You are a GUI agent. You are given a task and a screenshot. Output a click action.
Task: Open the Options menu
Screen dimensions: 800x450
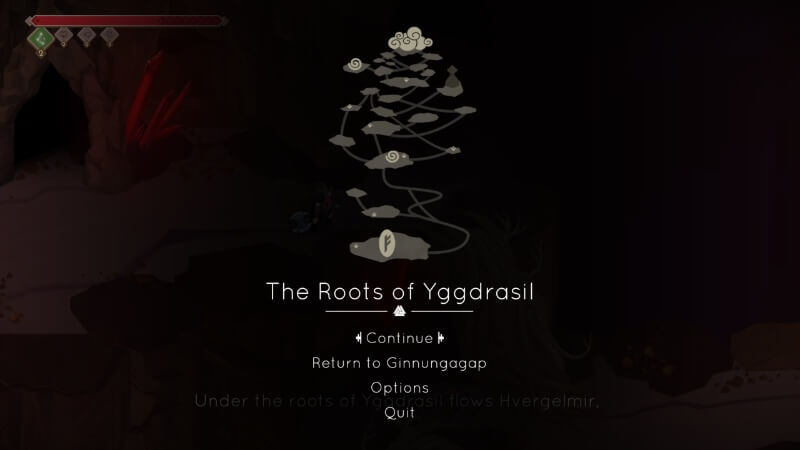399,387
